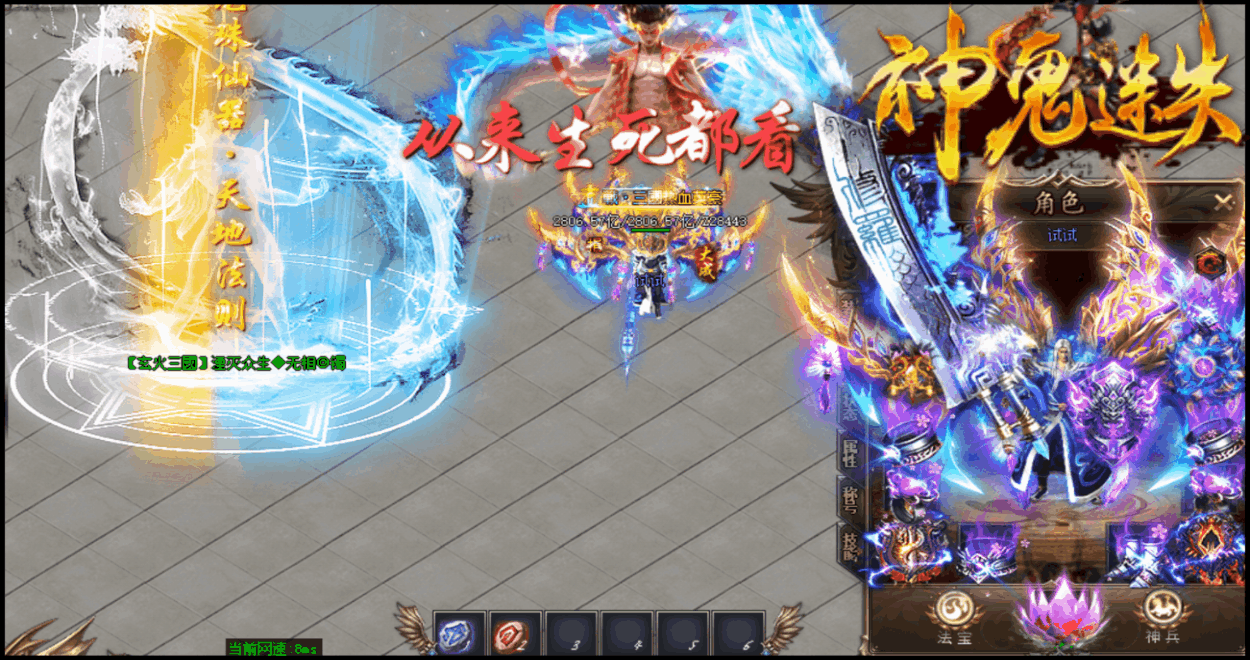The height and width of the screenshot is (660, 1250).
Task: Click empty hotbar slot number 3
Action: coord(572,634)
